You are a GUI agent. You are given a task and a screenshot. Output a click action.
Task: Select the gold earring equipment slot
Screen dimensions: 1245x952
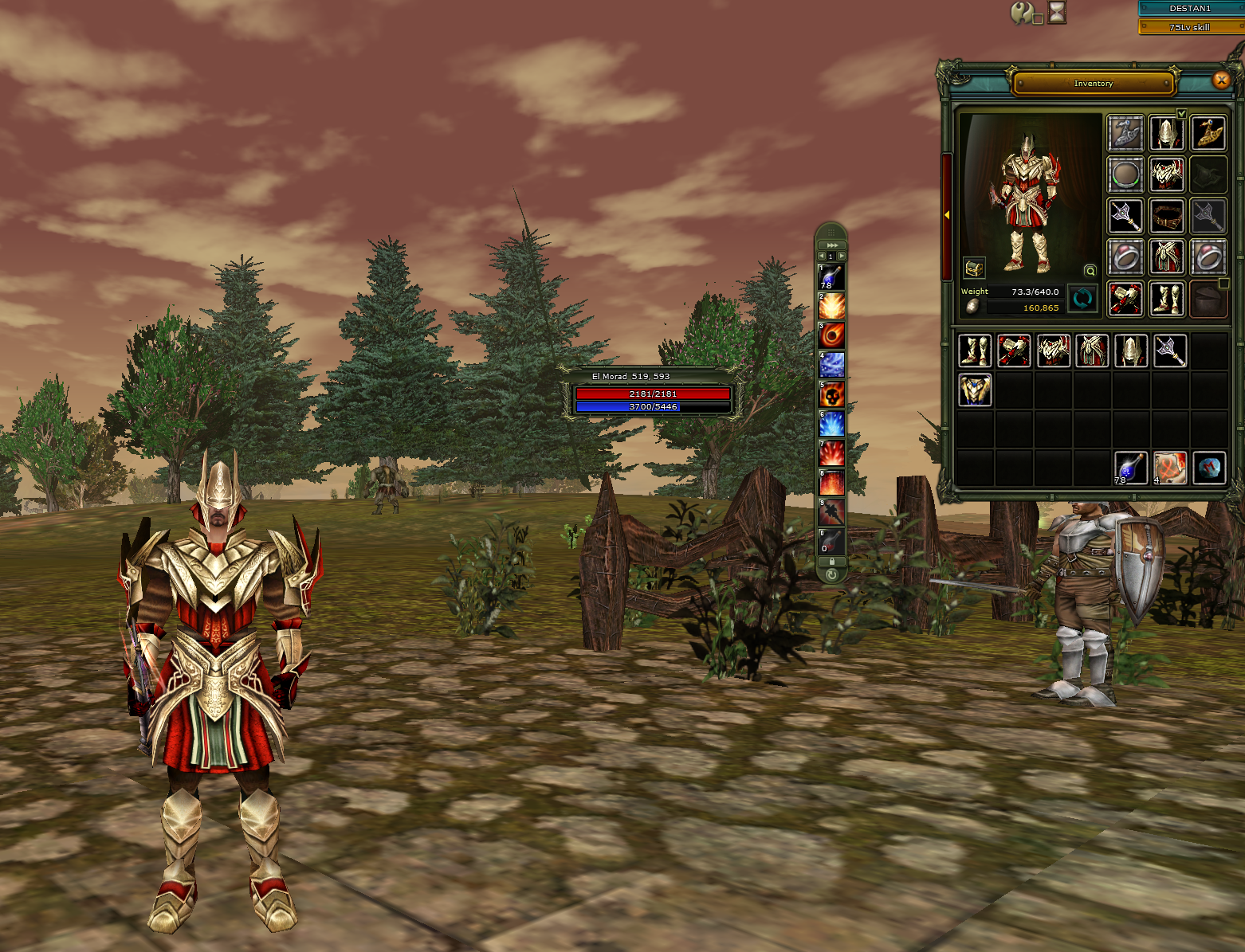click(x=1208, y=133)
